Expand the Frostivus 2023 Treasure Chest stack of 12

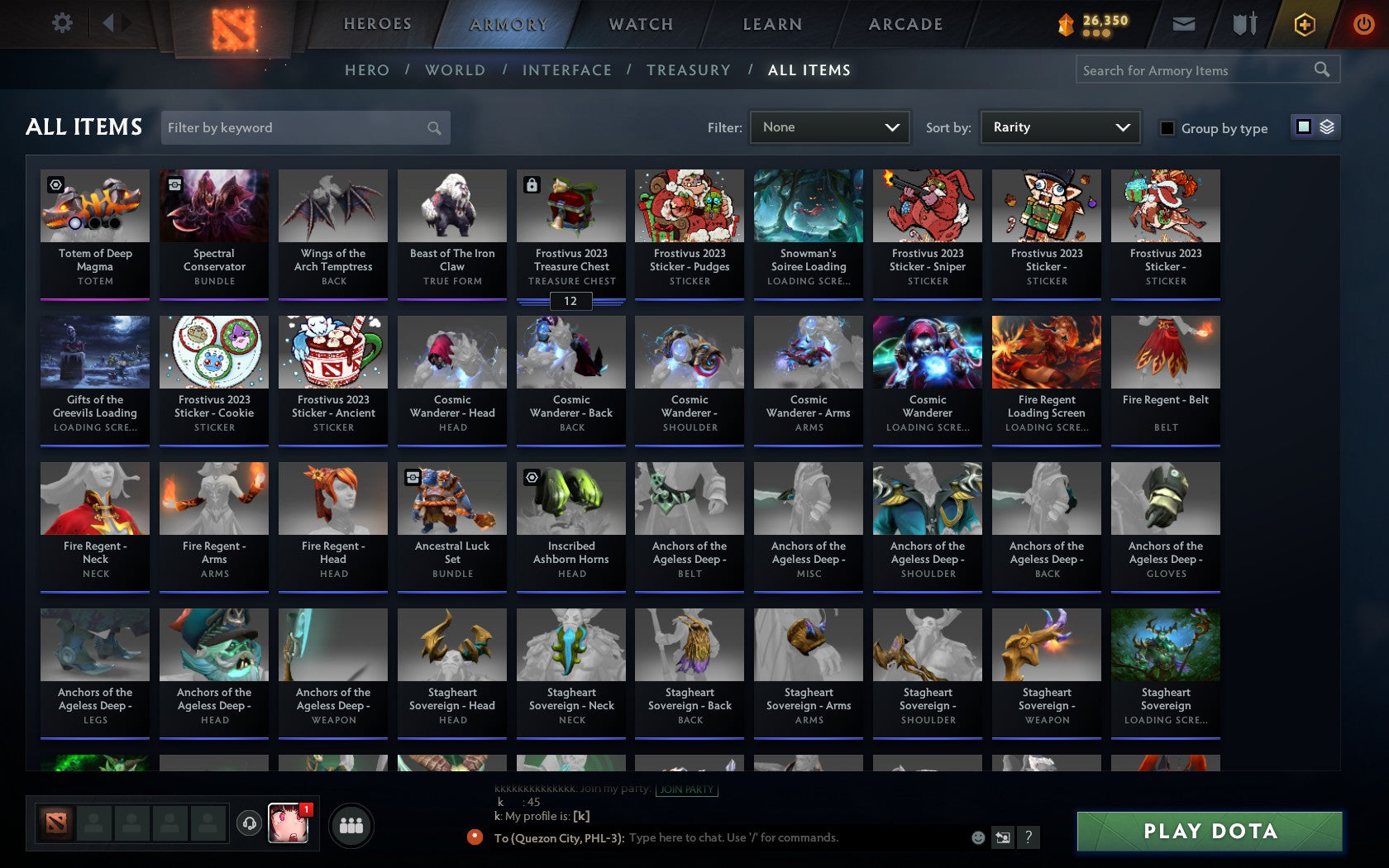point(570,302)
